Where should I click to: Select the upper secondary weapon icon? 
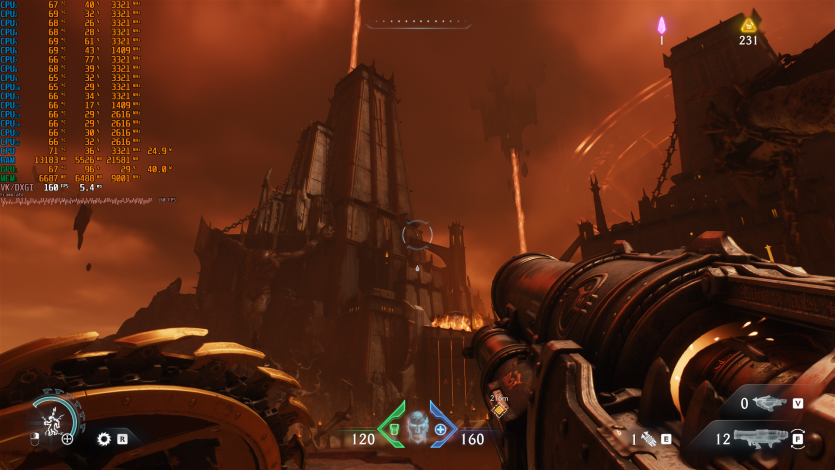770,403
